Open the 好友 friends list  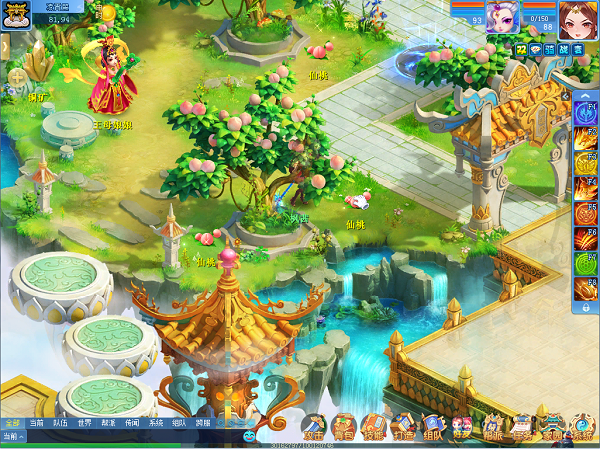click(x=462, y=429)
